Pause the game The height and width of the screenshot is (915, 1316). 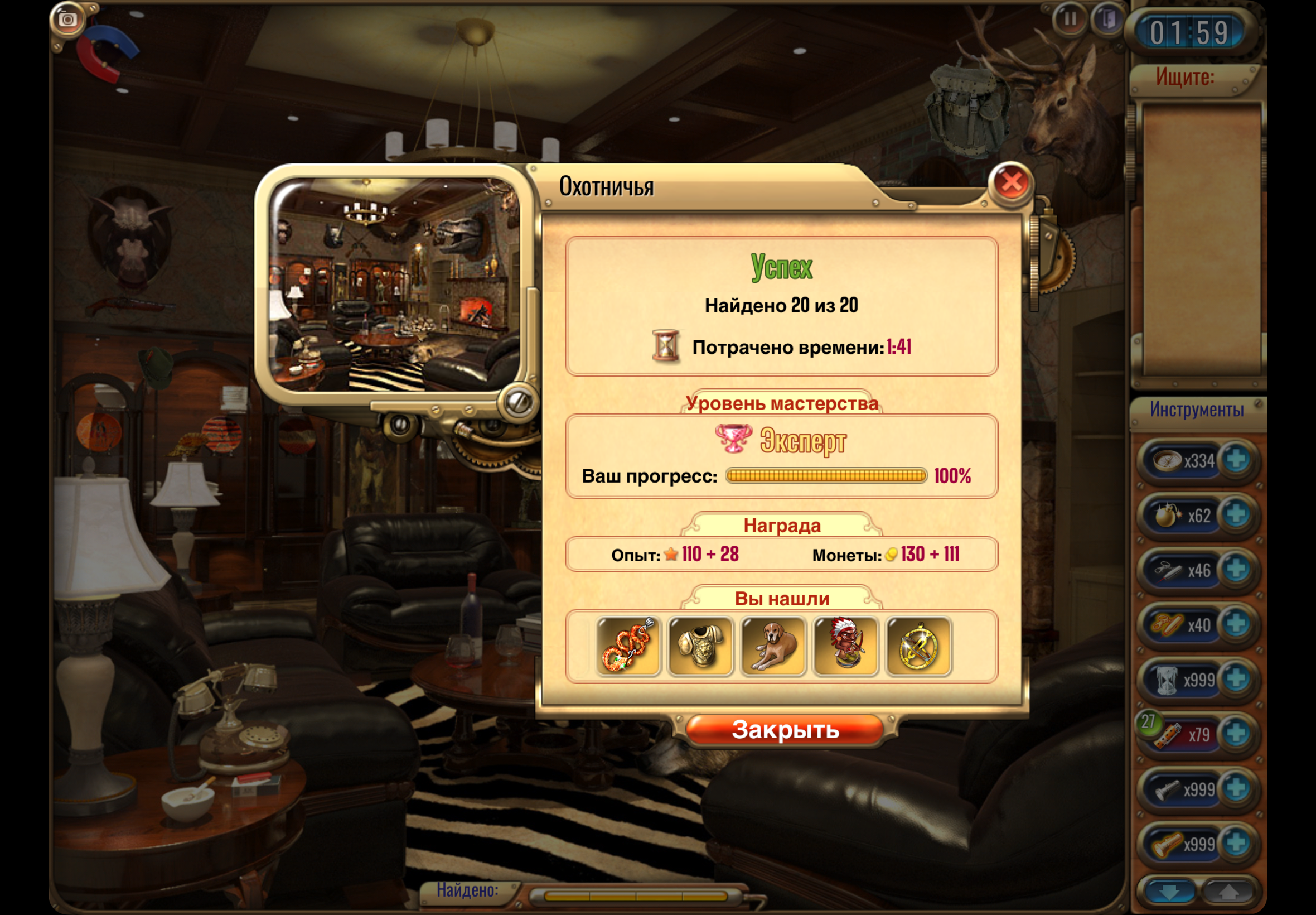pyautogui.click(x=1070, y=20)
